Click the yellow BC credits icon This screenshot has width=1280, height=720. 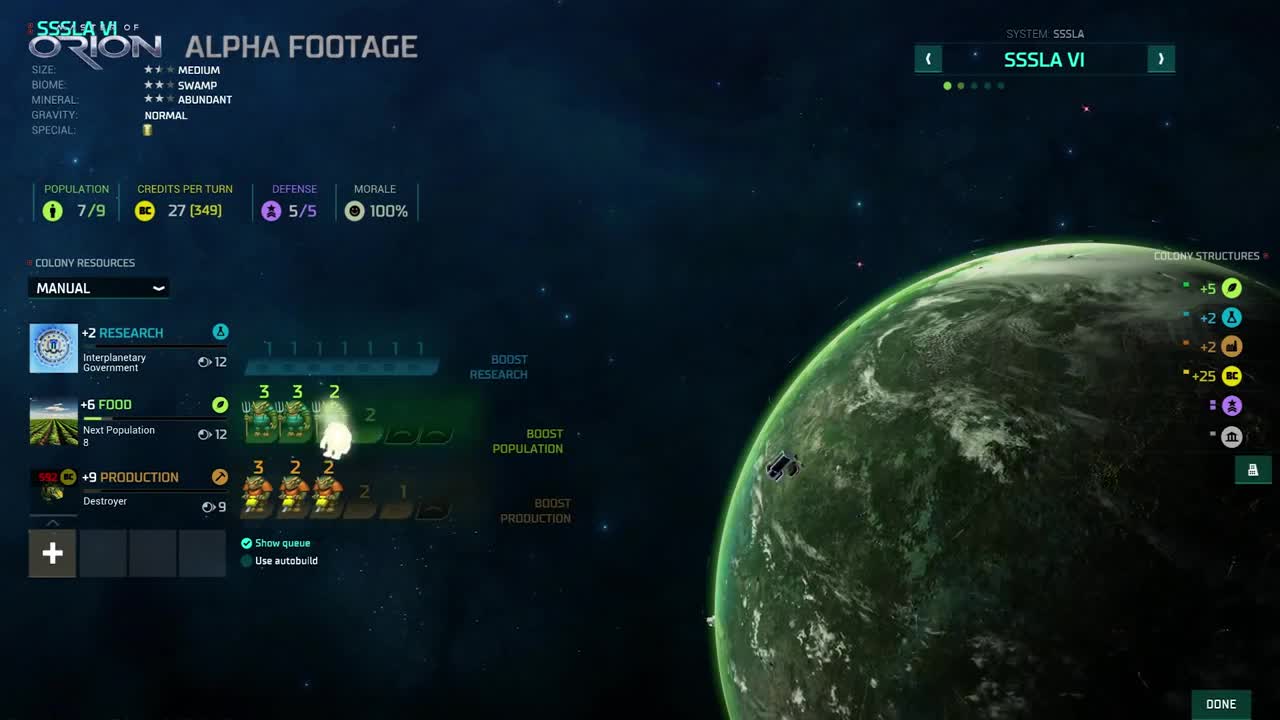pos(1232,376)
